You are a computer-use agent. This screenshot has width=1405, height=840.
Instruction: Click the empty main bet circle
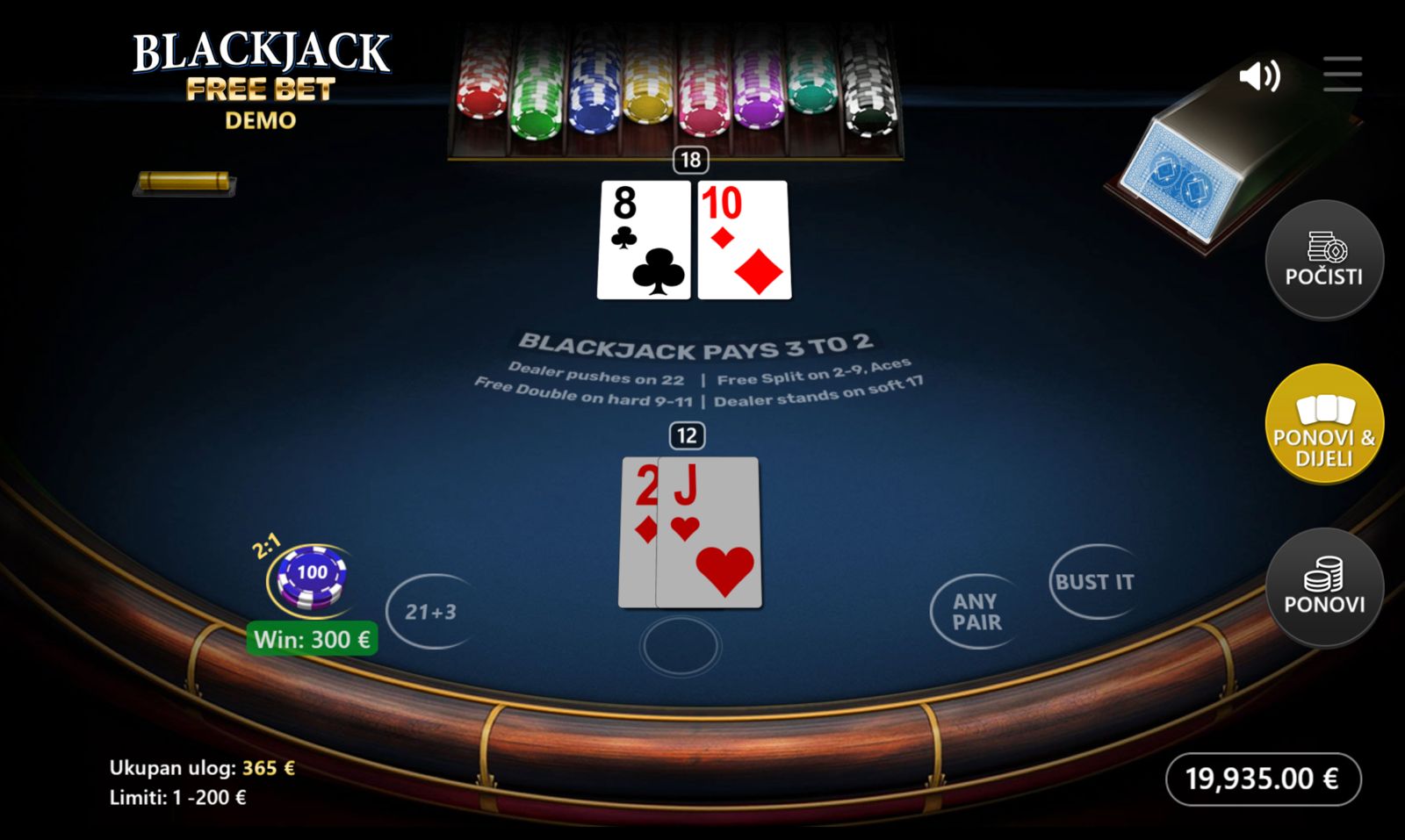(681, 646)
